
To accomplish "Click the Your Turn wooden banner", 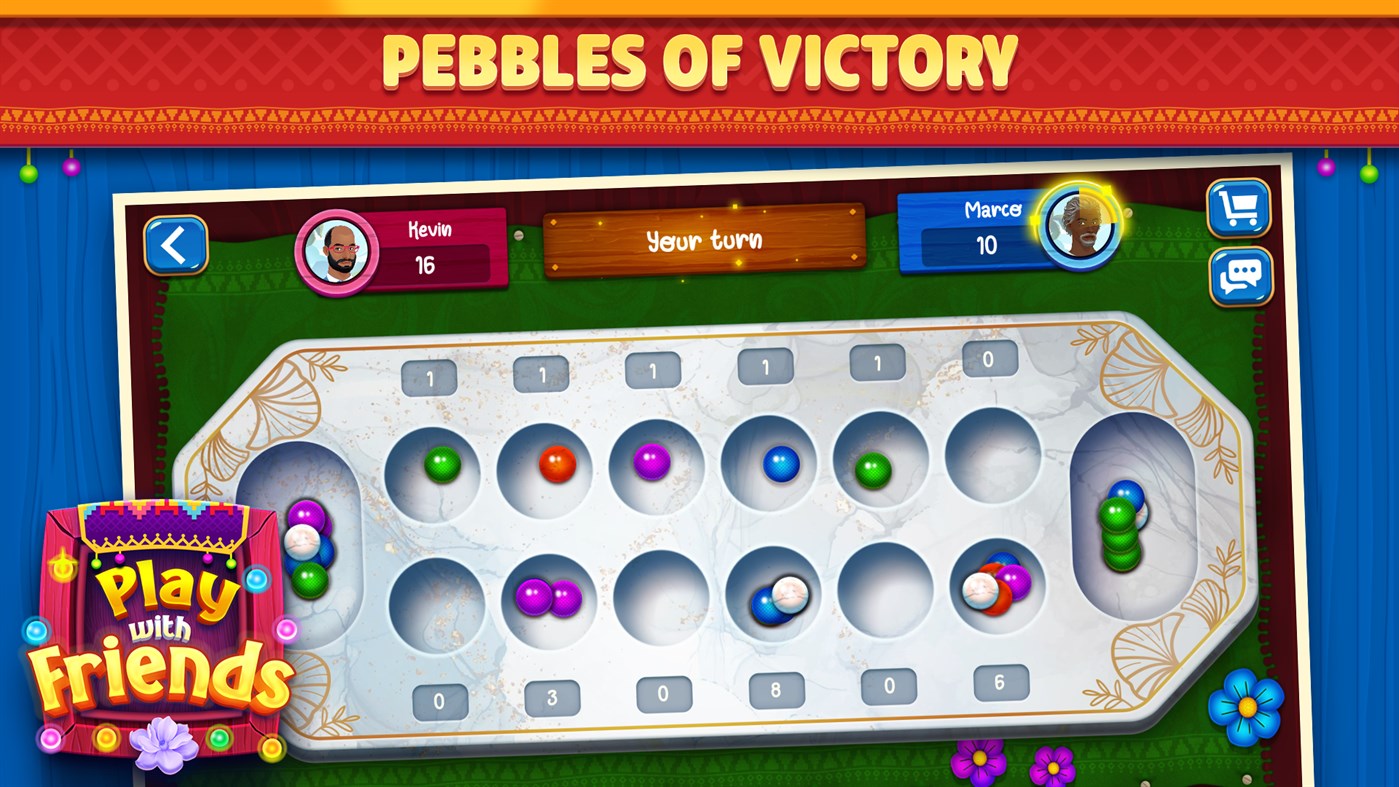I will (702, 240).
